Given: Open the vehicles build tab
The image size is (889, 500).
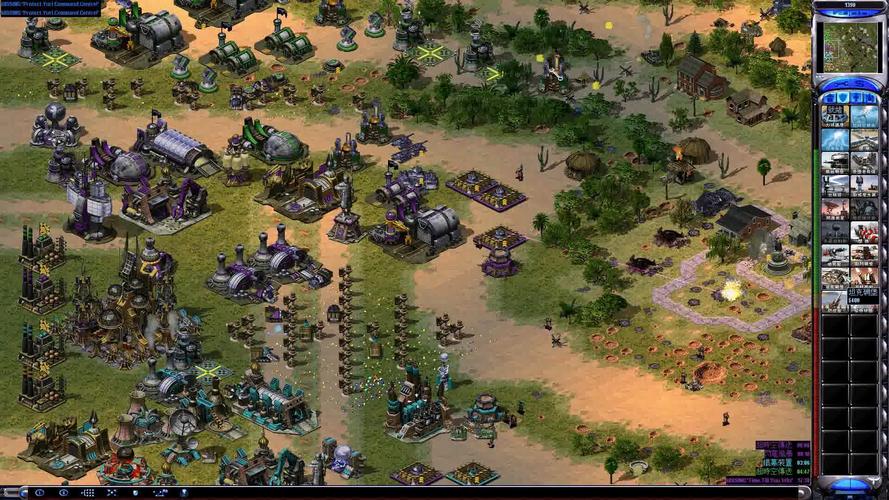Looking at the screenshot, I should [869, 96].
